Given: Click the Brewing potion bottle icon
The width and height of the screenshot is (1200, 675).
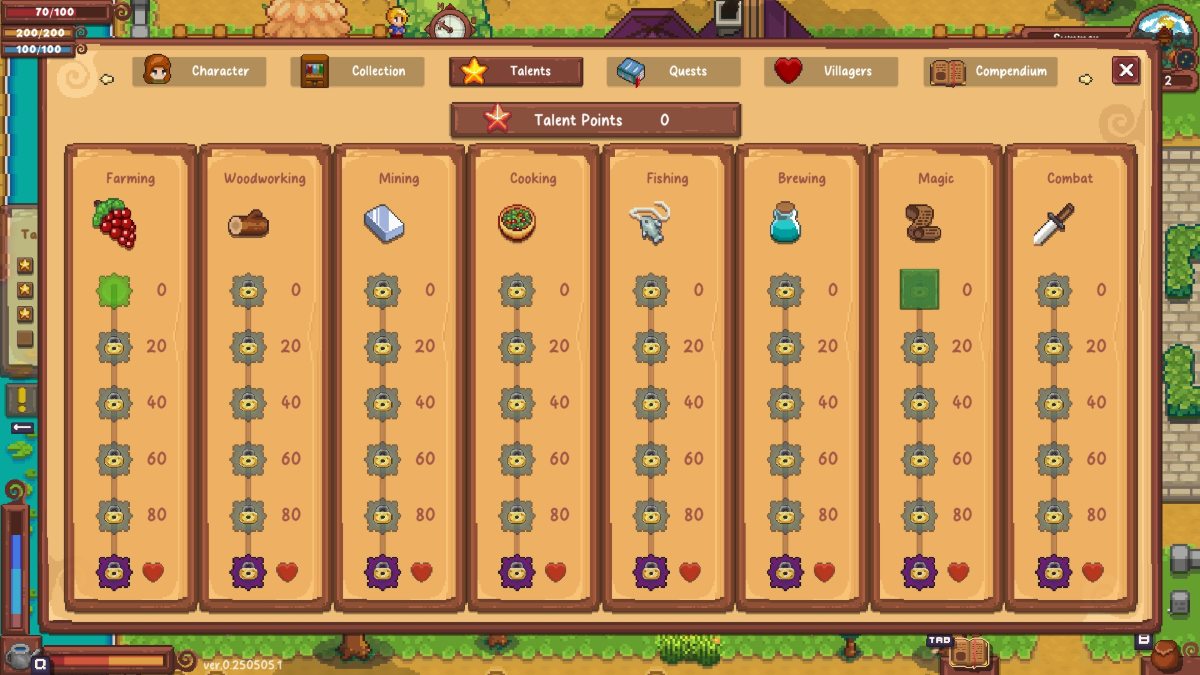Looking at the screenshot, I should pos(786,223).
